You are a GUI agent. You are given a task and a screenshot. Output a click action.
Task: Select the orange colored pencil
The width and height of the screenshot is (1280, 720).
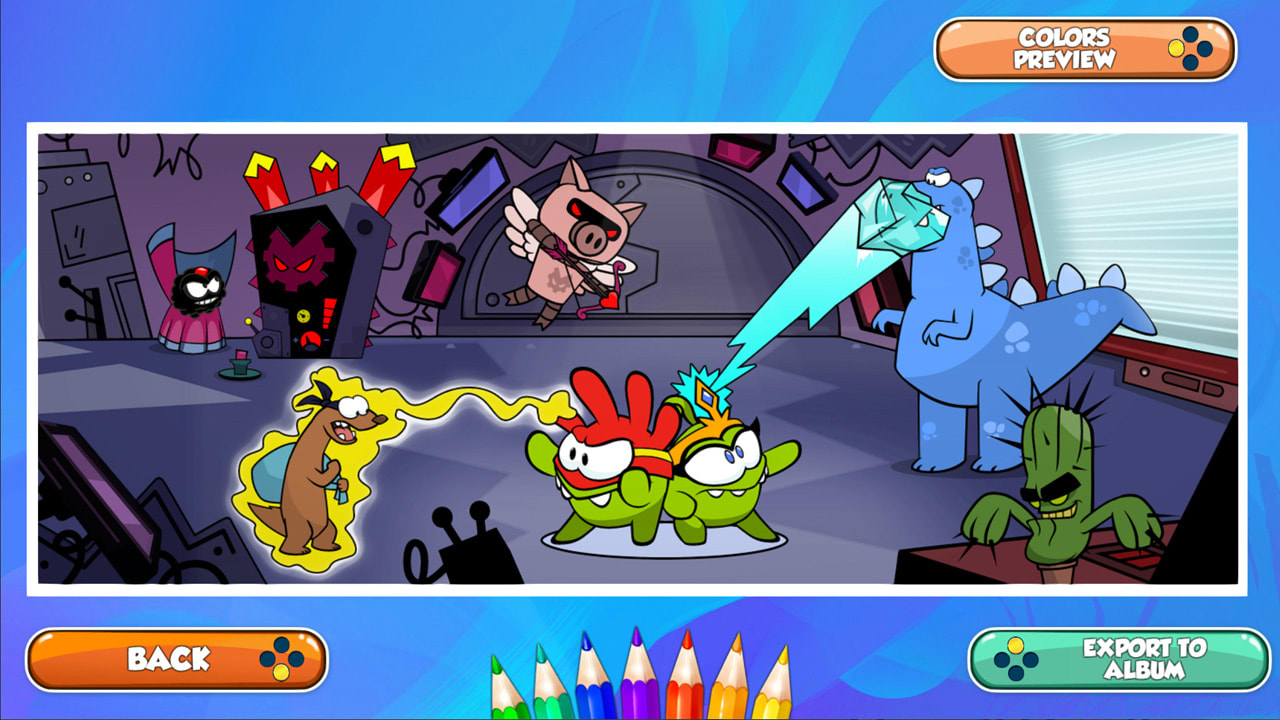pyautogui.click(x=727, y=695)
